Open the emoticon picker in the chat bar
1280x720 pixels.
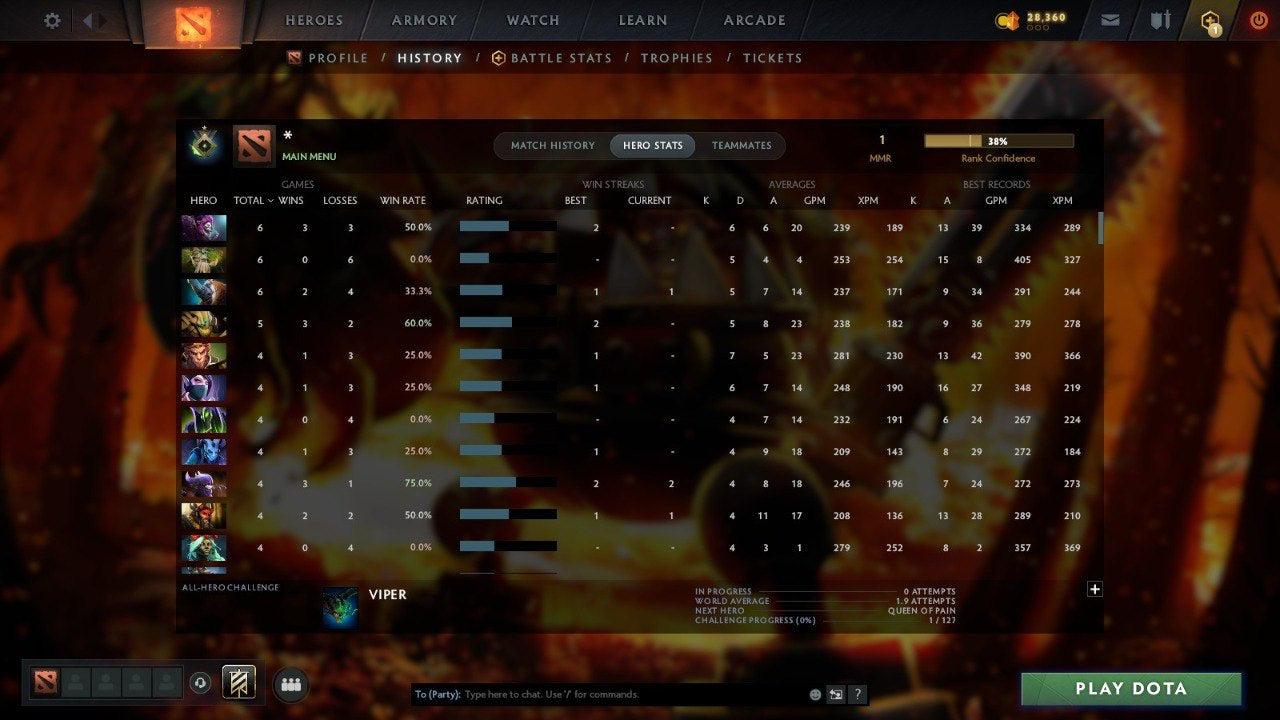[814, 693]
